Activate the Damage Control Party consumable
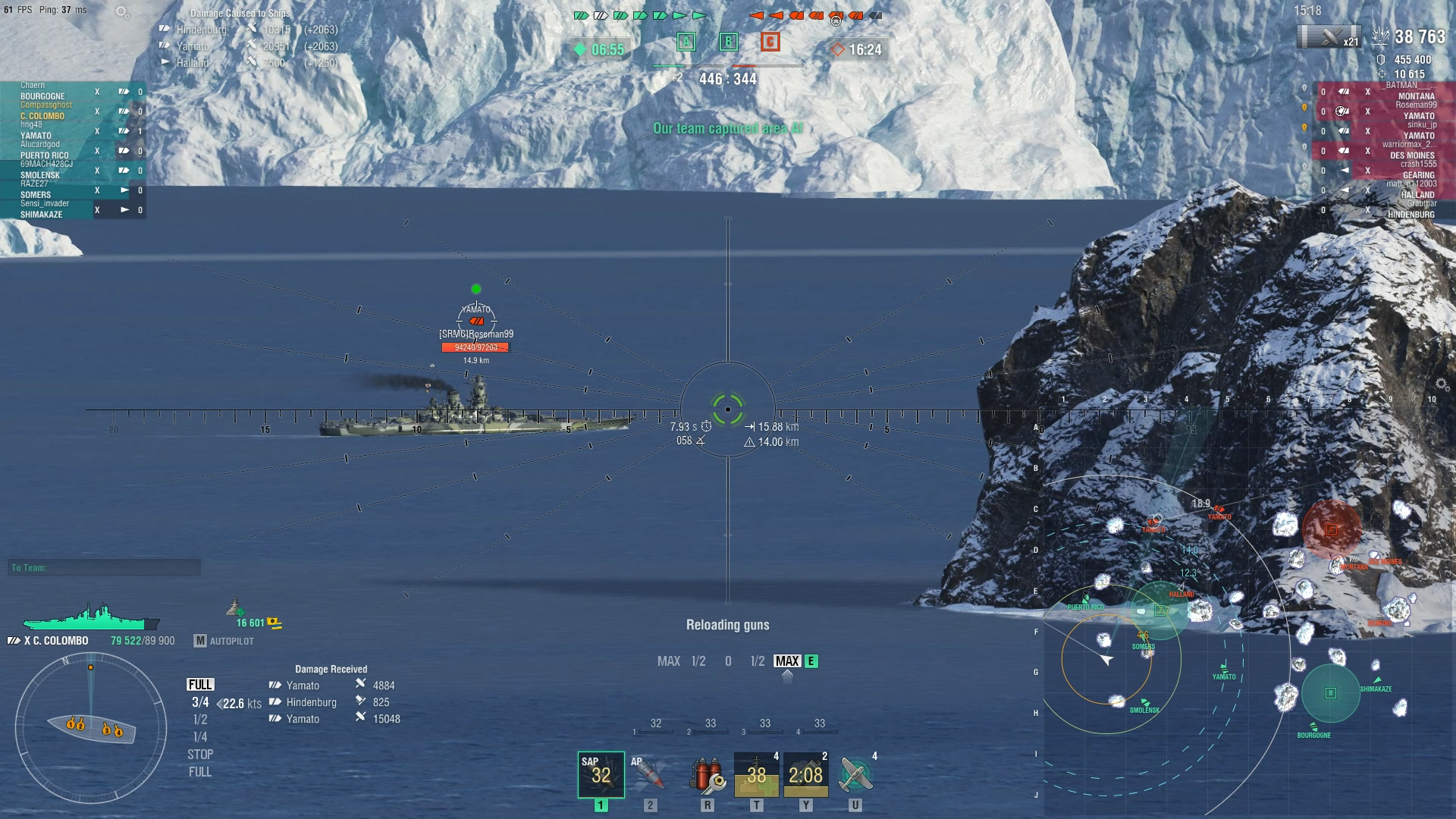Viewport: 1456px width, 819px height. tap(707, 774)
